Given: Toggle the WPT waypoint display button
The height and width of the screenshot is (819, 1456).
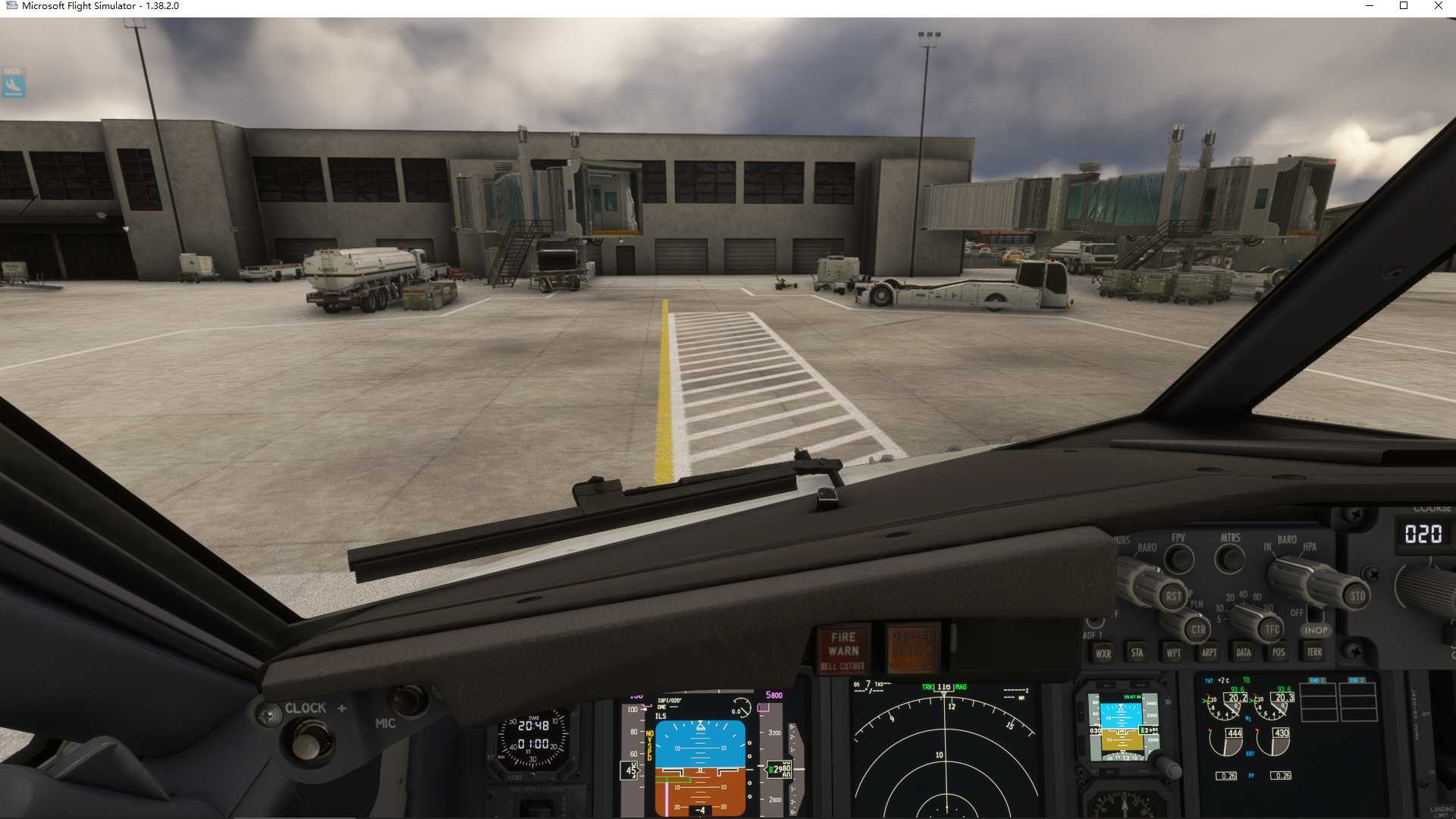Looking at the screenshot, I should (1173, 653).
